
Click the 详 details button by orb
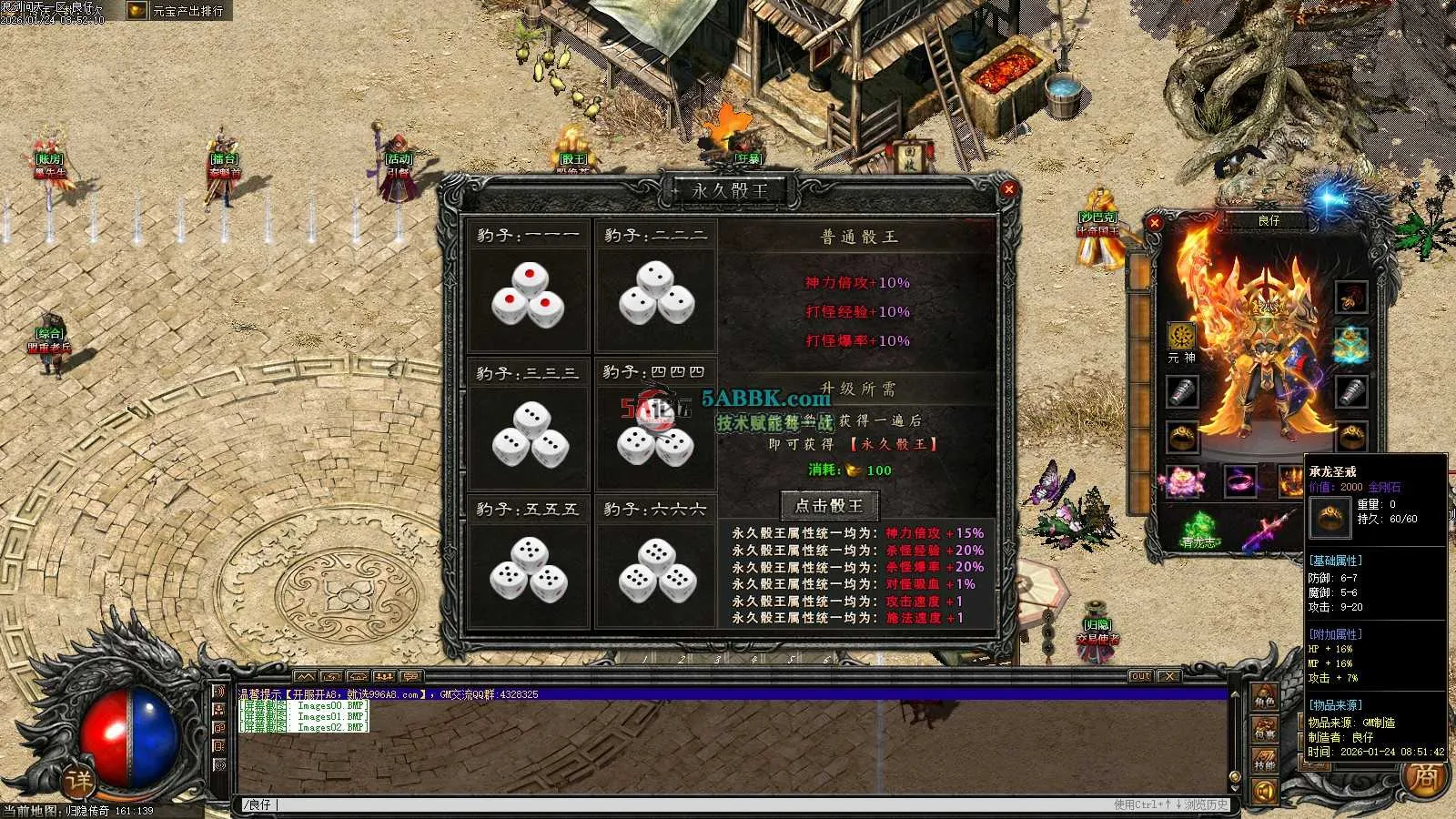pyautogui.click(x=78, y=781)
